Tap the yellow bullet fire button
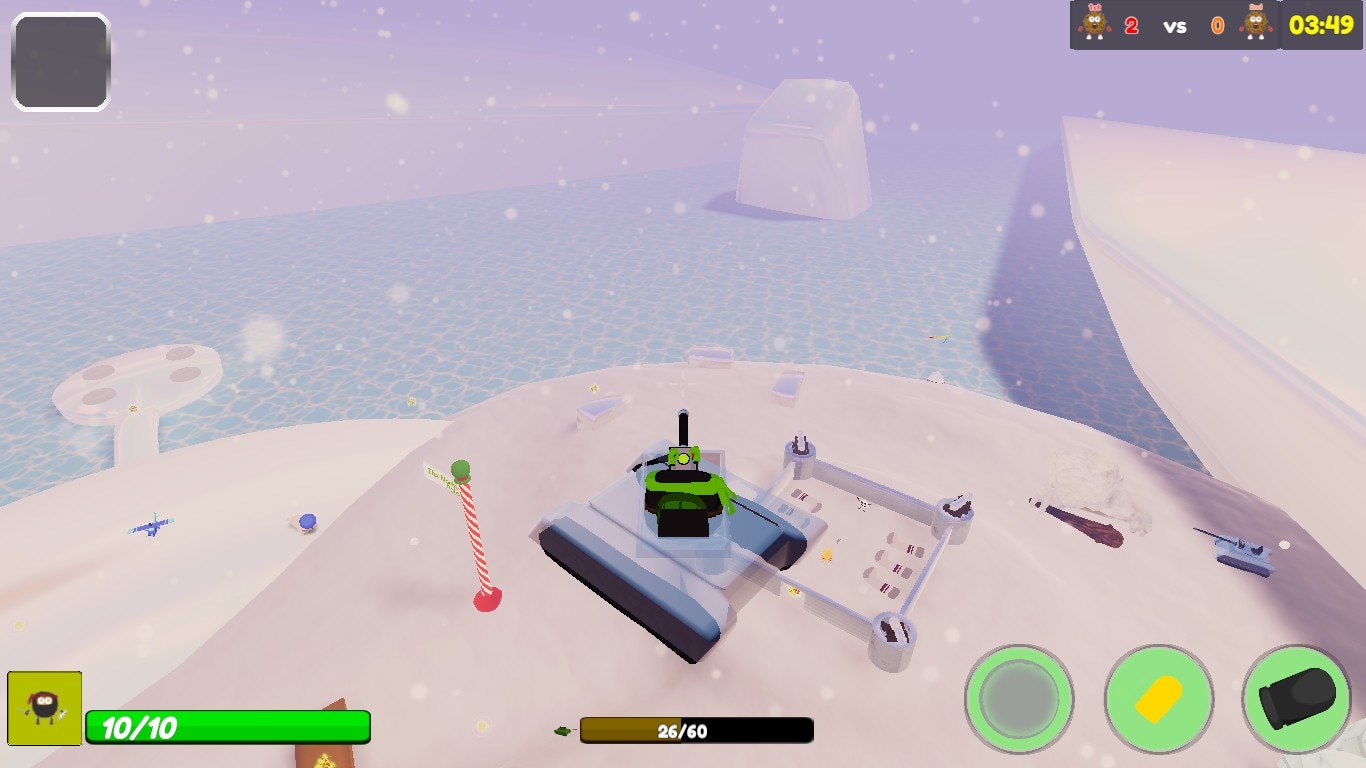Screen dimensions: 1366x768 1158,698
